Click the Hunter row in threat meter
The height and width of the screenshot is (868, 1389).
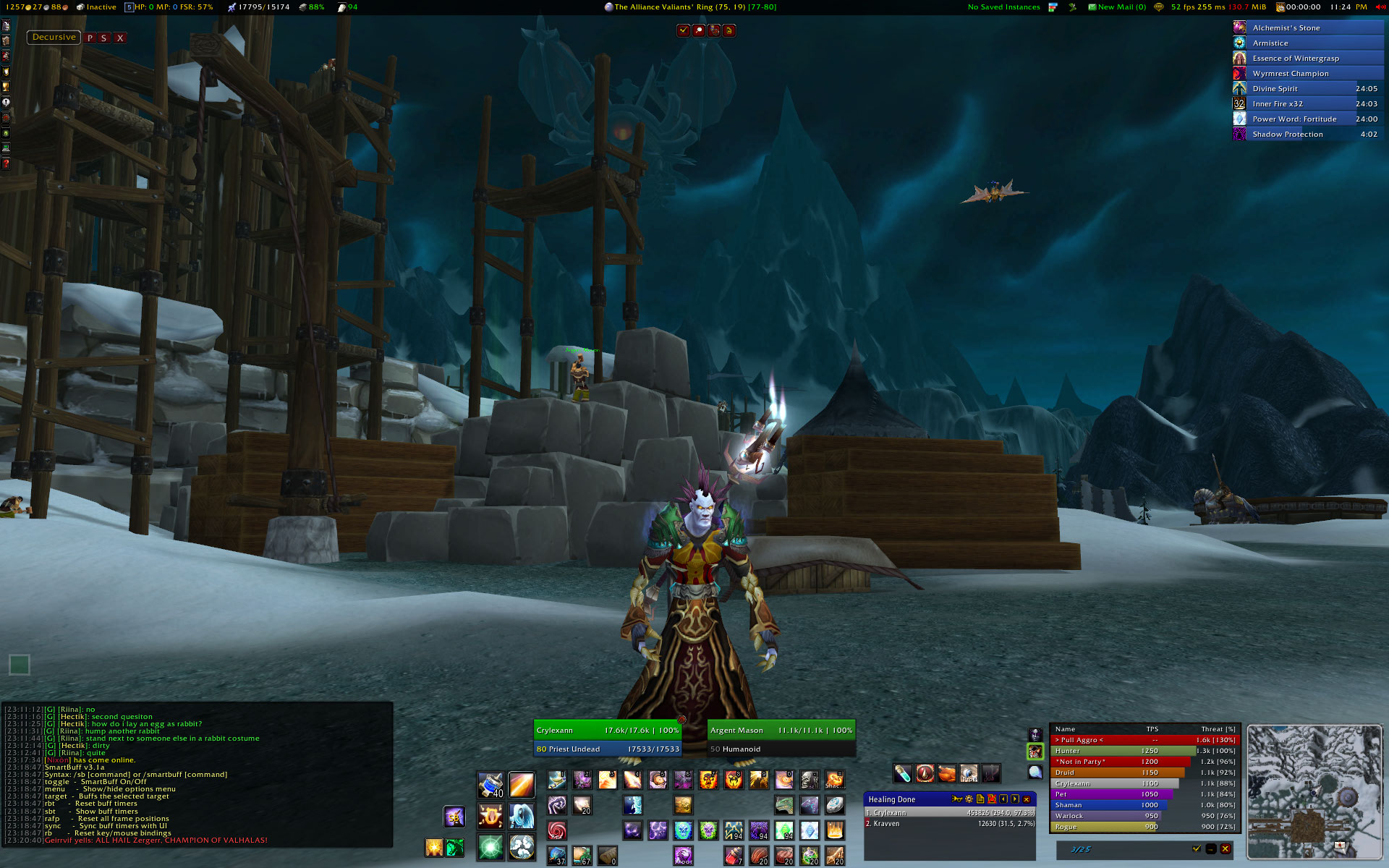1144,751
